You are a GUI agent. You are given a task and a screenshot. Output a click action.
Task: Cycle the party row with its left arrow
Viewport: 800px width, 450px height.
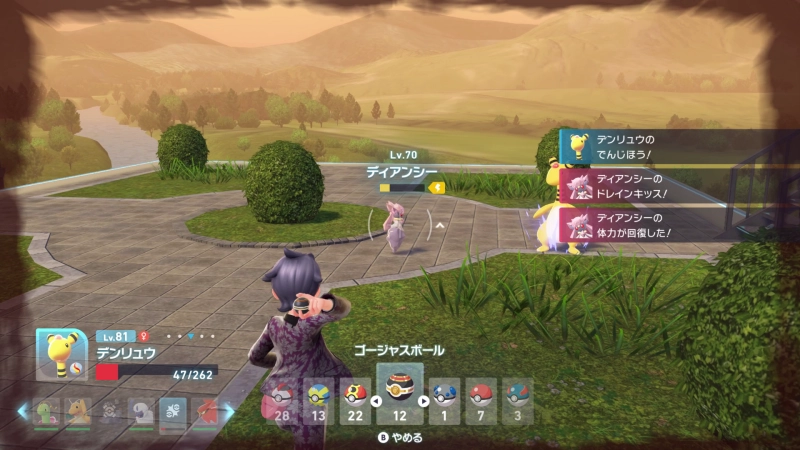23,411
